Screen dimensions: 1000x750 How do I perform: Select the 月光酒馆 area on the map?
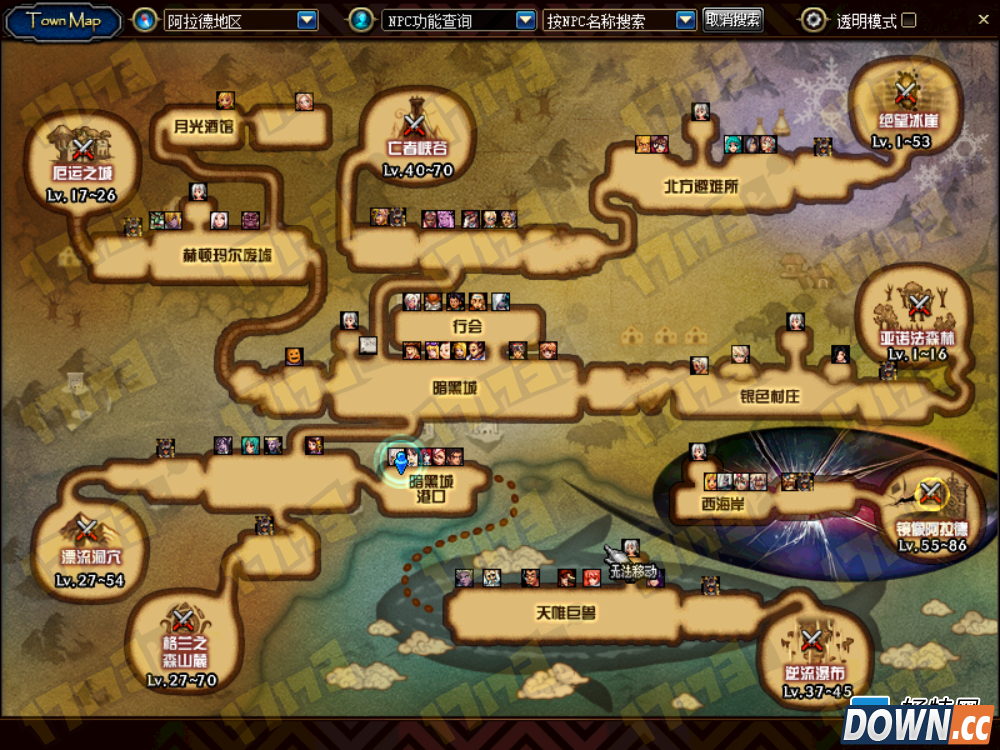(x=202, y=127)
